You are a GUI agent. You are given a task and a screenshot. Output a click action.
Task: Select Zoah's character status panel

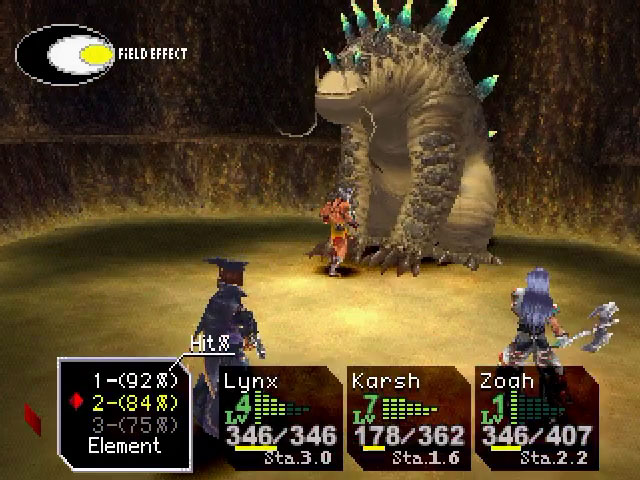(x=535, y=415)
